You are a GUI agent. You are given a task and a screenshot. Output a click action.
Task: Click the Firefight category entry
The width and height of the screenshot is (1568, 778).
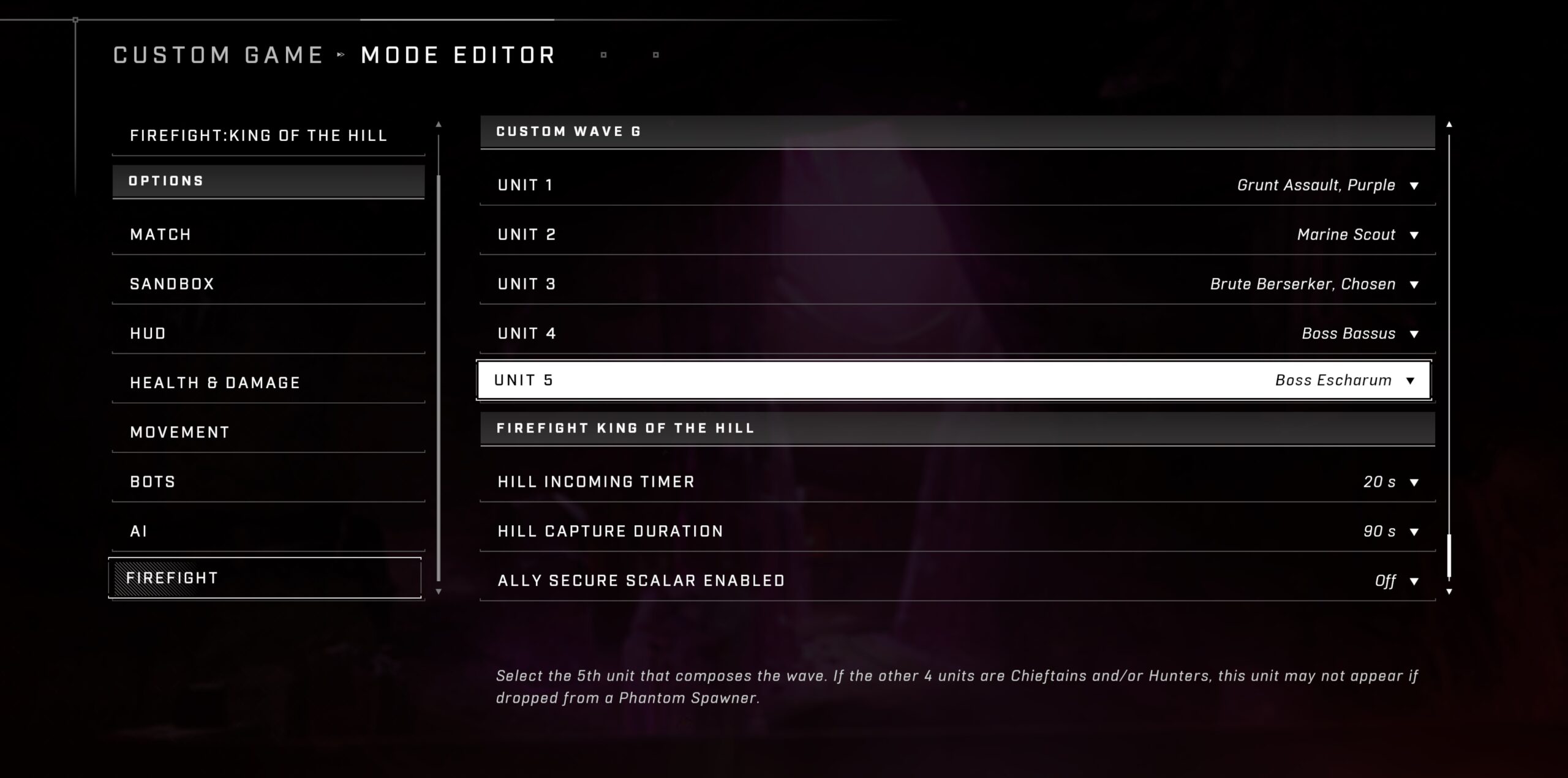click(x=265, y=578)
